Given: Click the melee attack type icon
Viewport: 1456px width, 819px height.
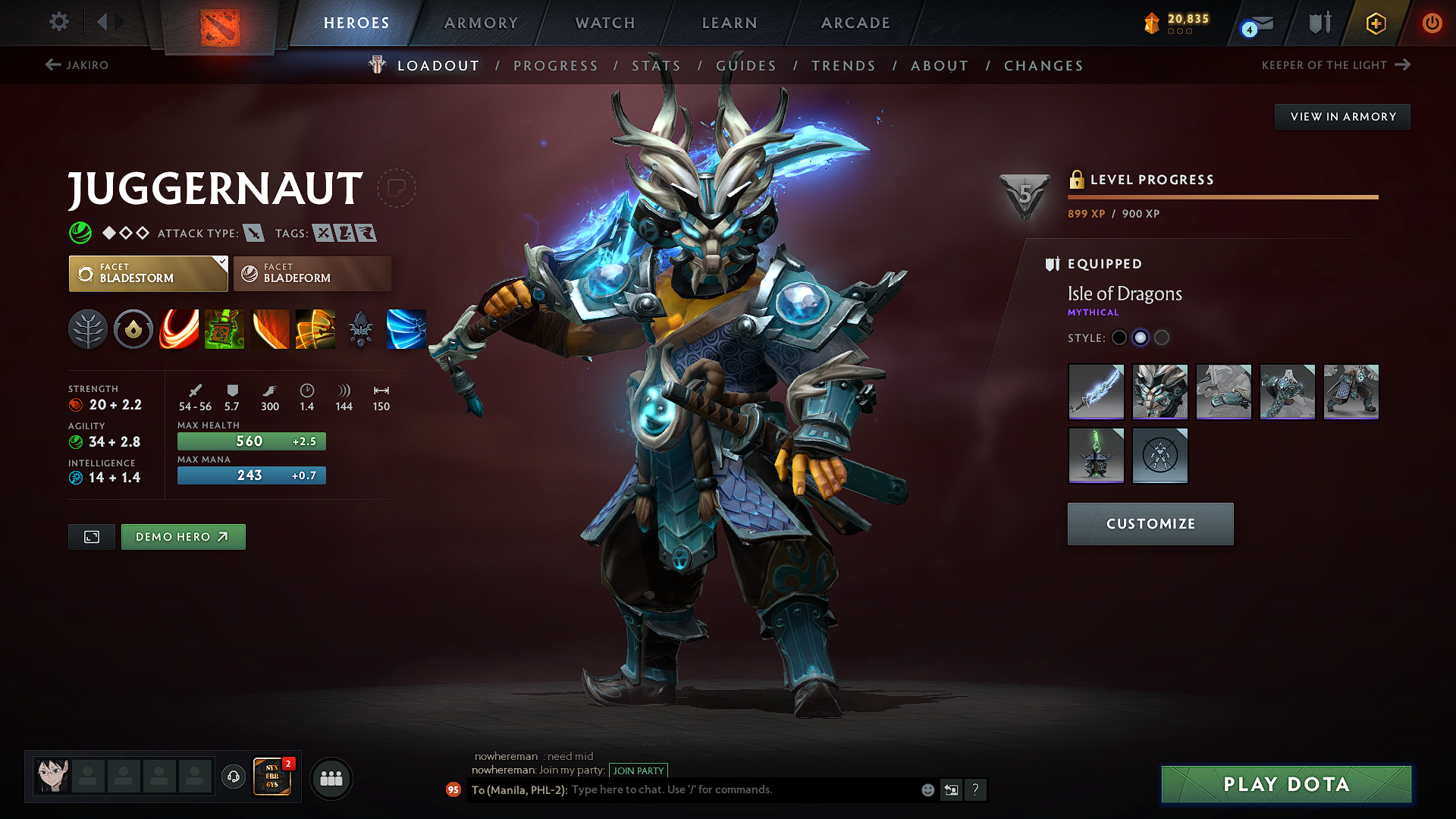Looking at the screenshot, I should coord(253,233).
